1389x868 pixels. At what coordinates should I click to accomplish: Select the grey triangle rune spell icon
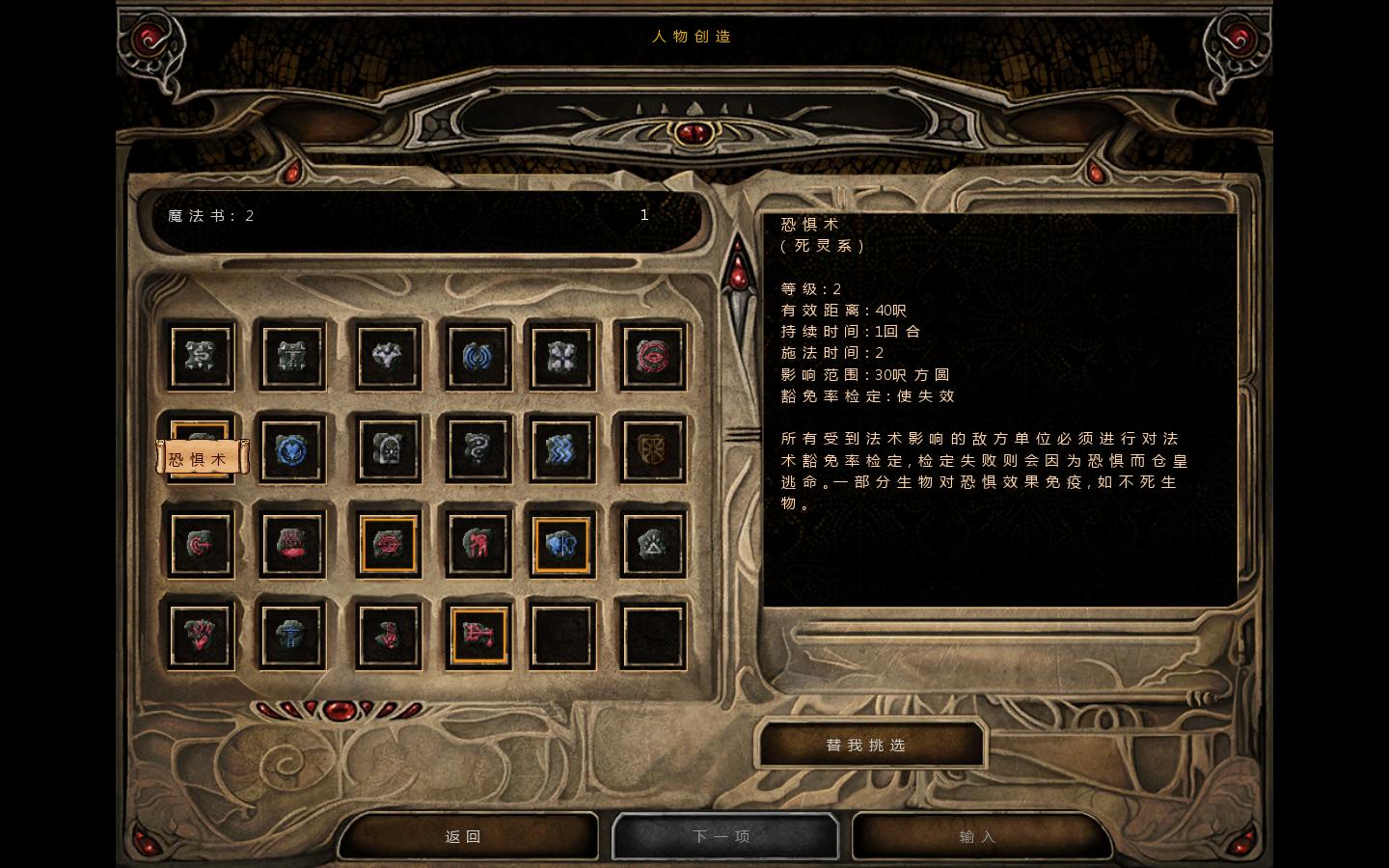tap(653, 543)
